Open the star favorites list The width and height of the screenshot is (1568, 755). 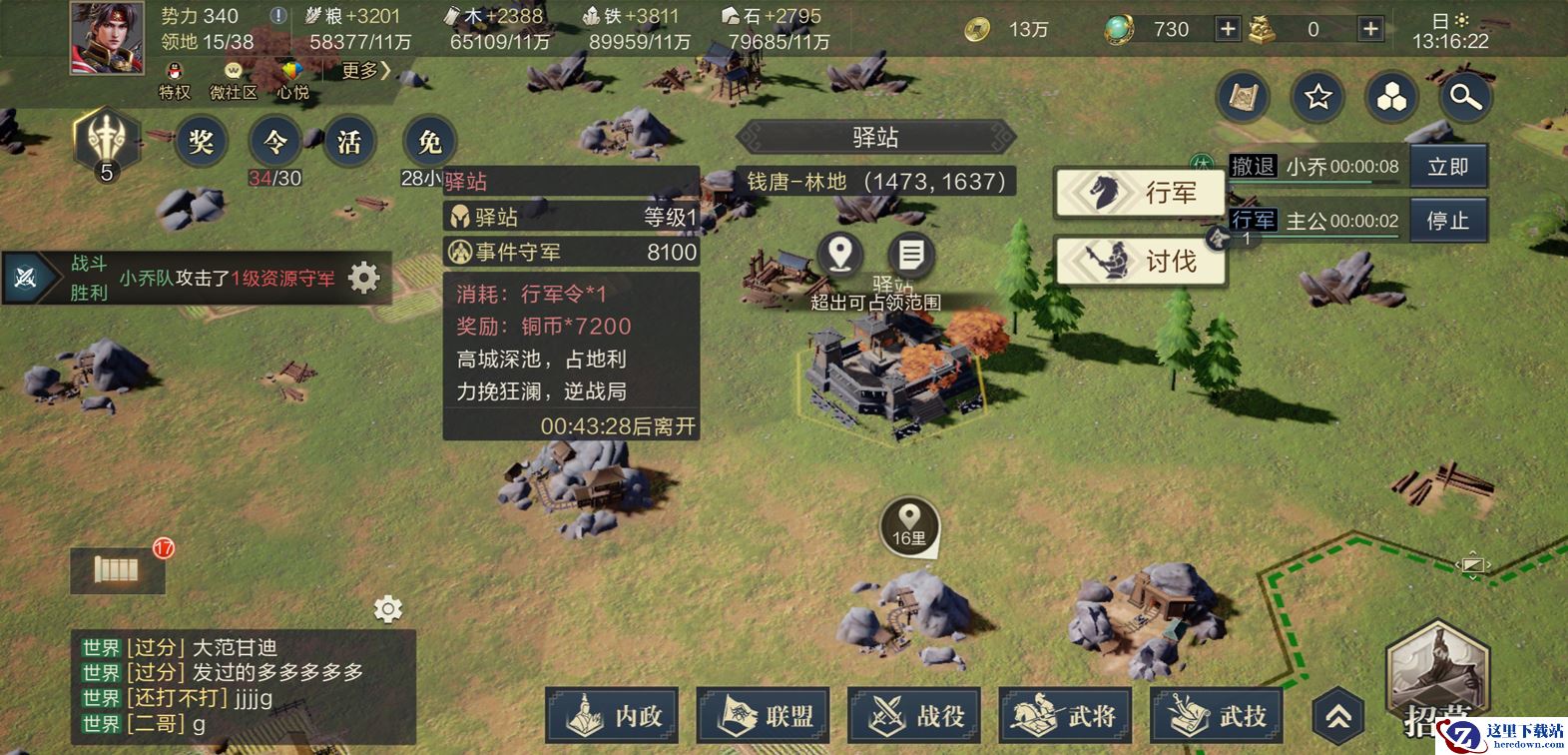pos(1317,97)
